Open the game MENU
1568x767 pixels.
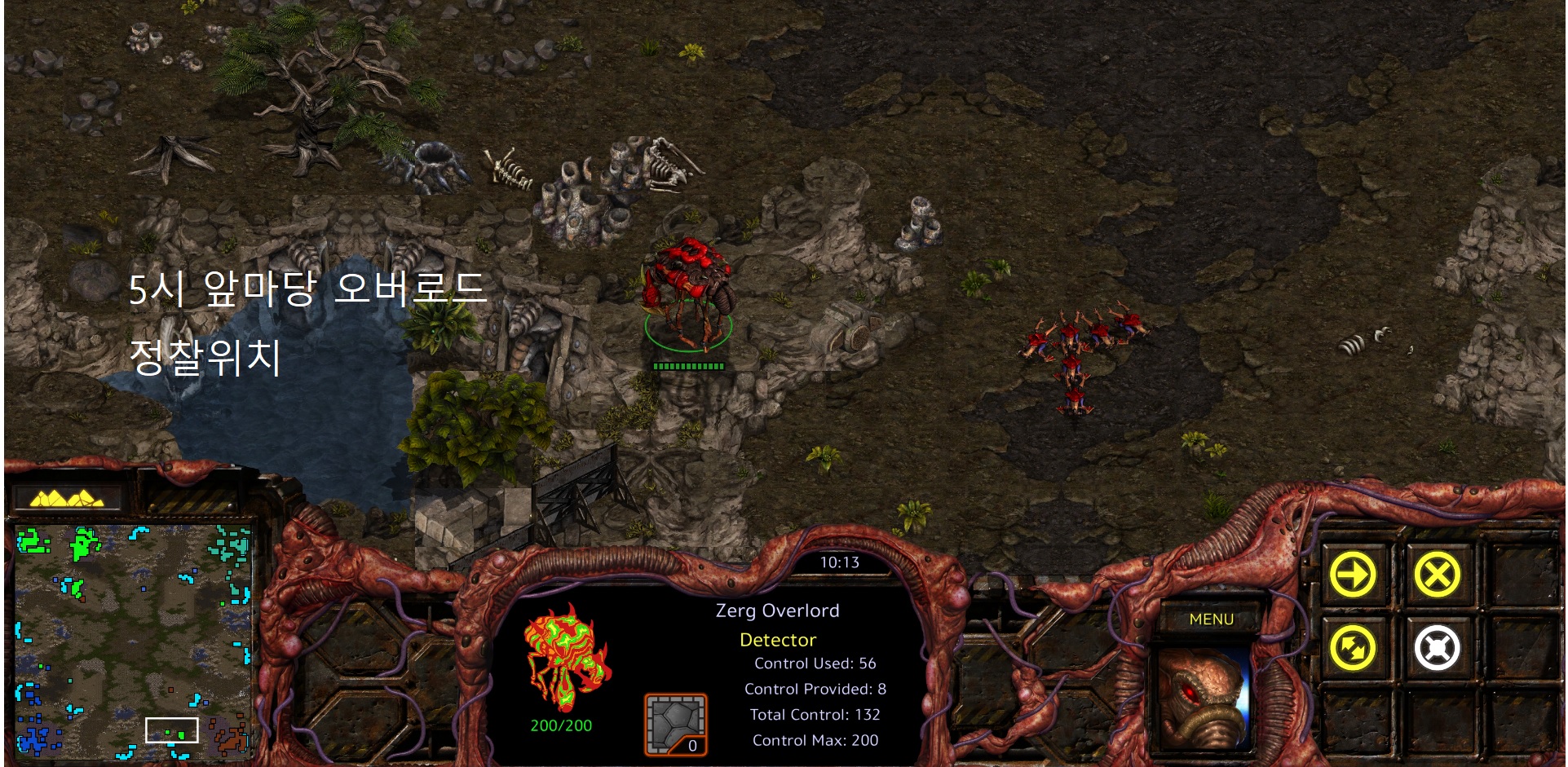1211,619
